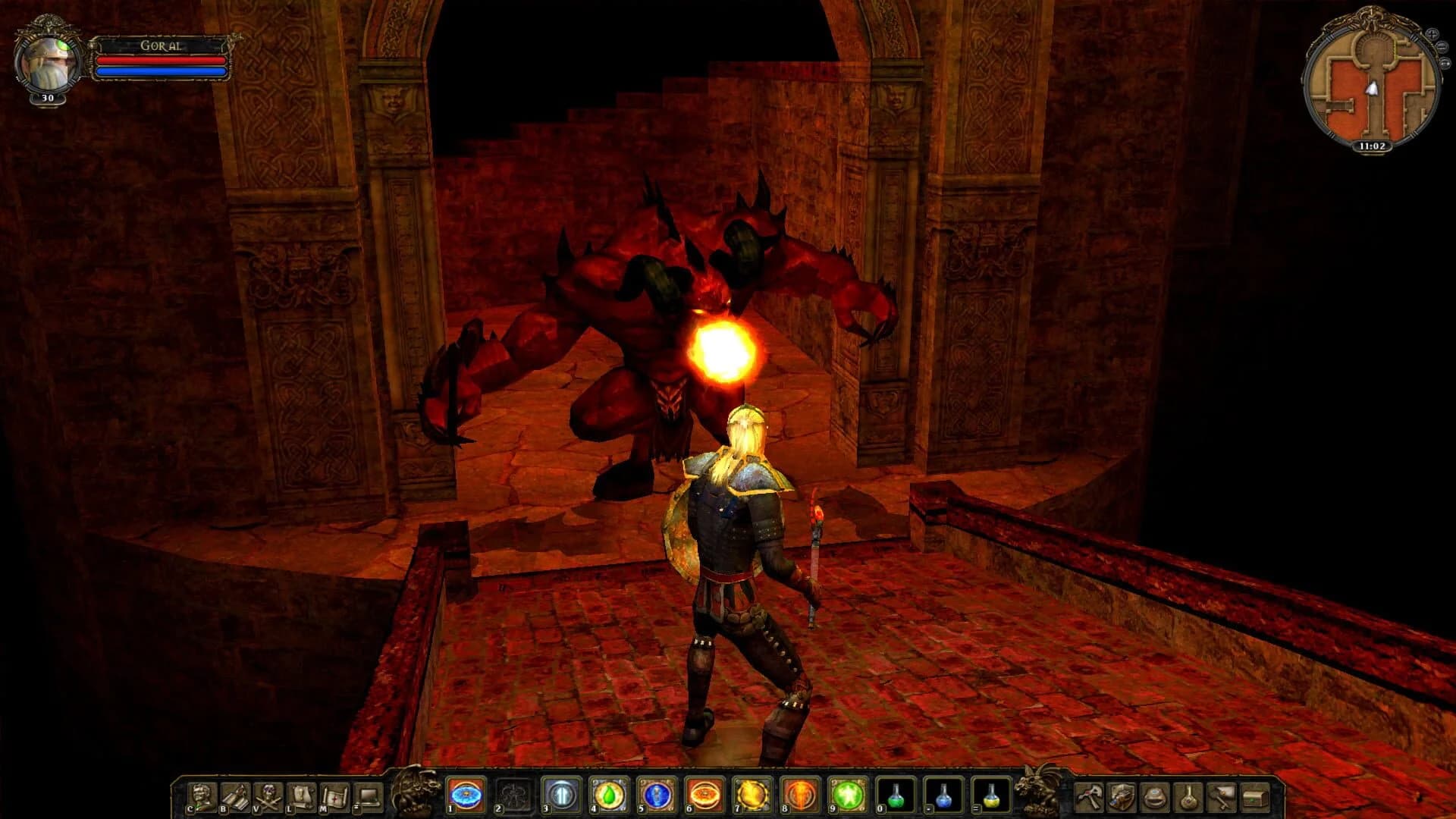Click the ring icon on the right toolbar
This screenshot has width=1456, height=819.
coord(1153,796)
